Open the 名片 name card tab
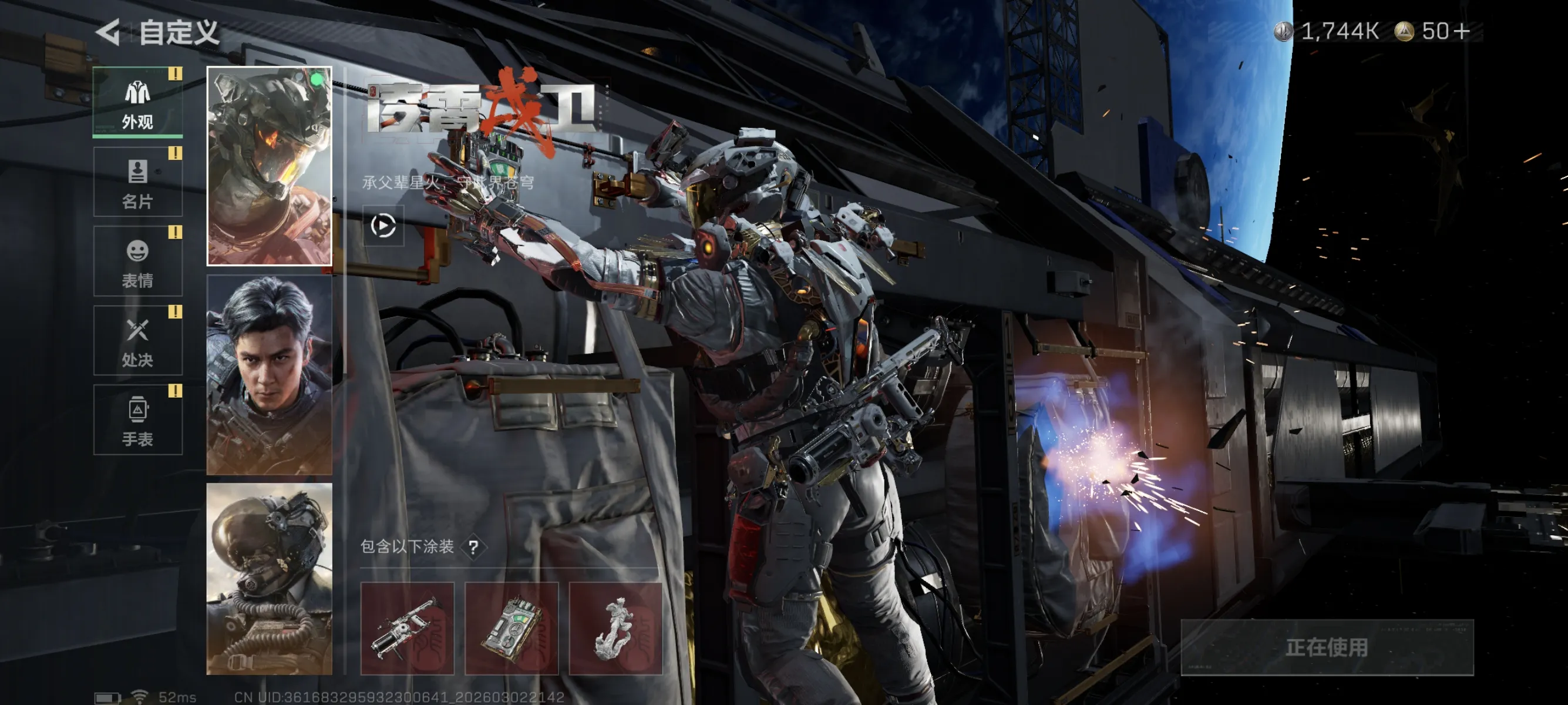1568x705 pixels. click(137, 182)
